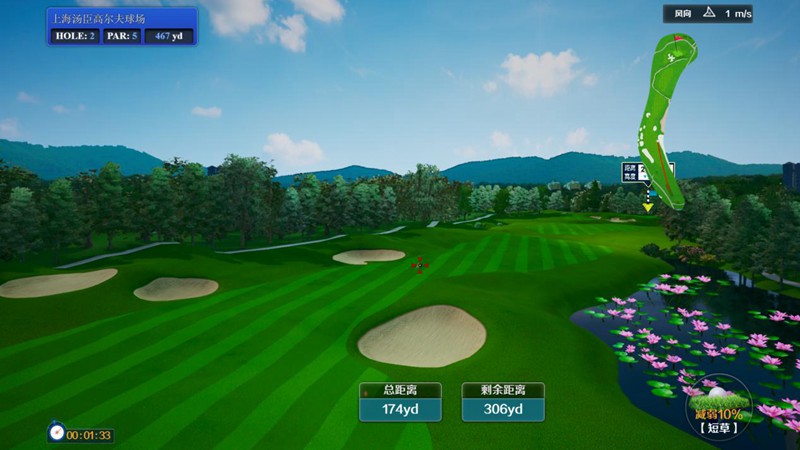The height and width of the screenshot is (450, 800).
Task: Select the wind direction indicator
Action: pos(709,13)
